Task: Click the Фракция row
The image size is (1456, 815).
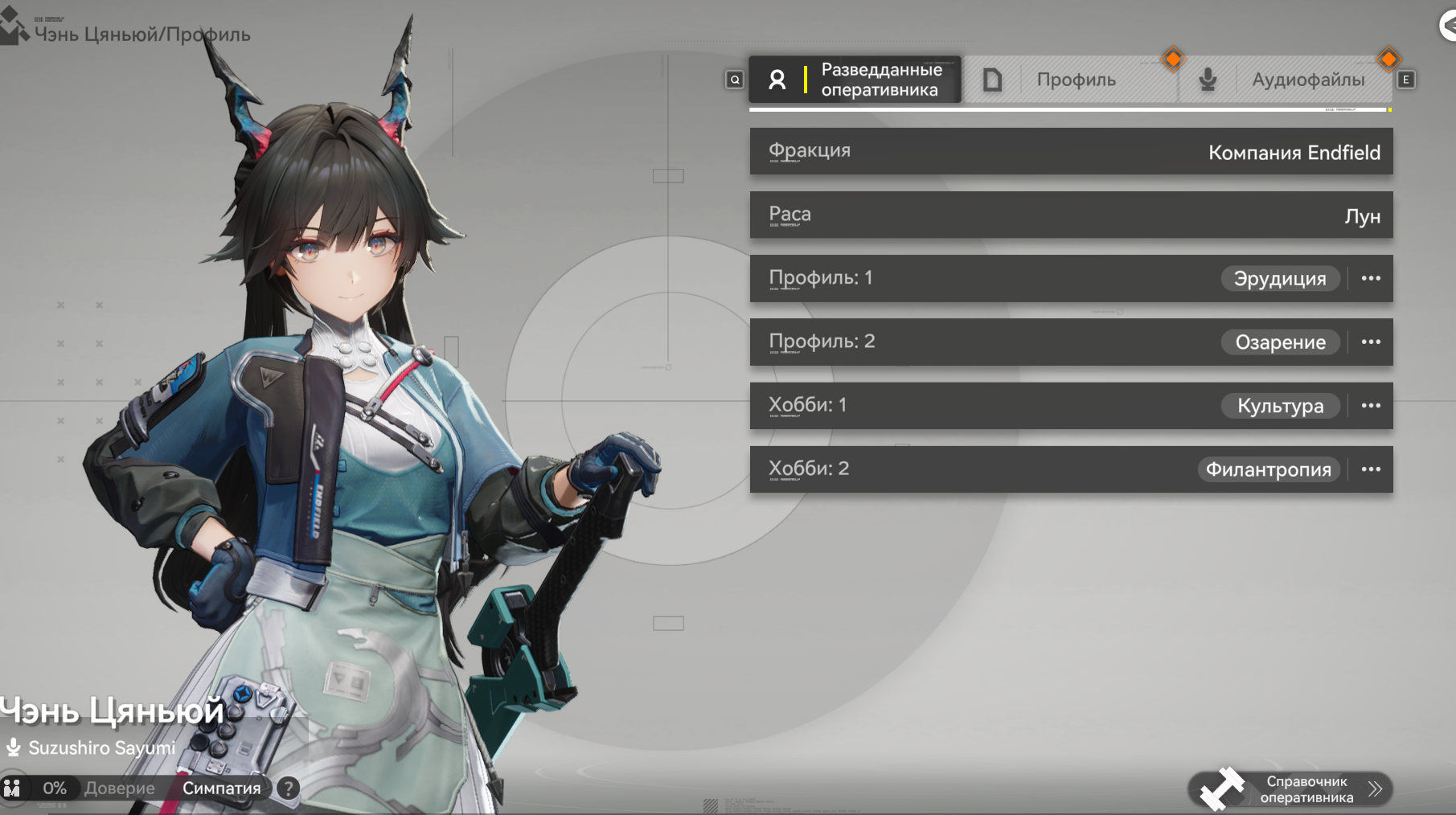Action: (x=1071, y=151)
